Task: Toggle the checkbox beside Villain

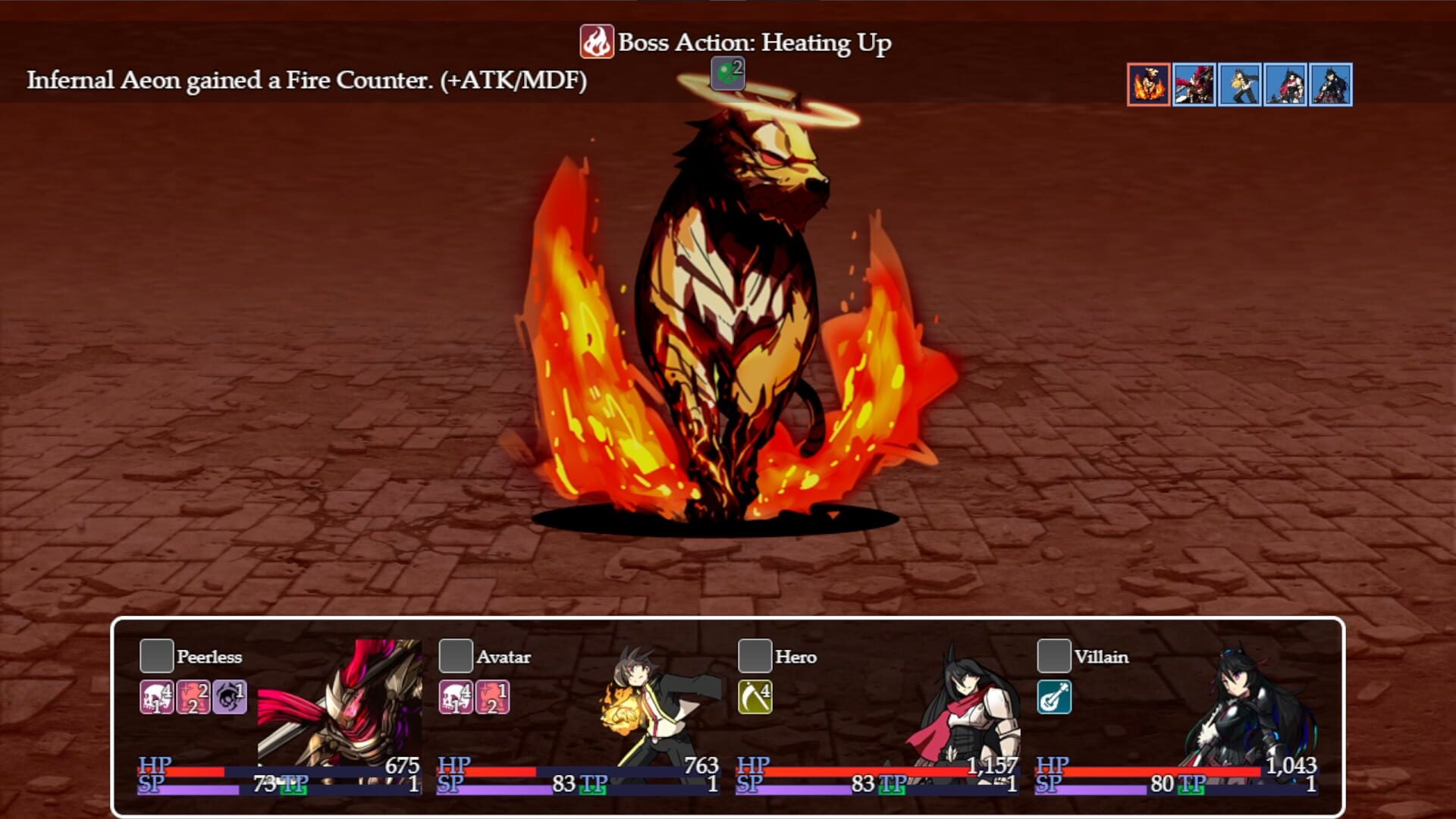Action: point(1054,657)
